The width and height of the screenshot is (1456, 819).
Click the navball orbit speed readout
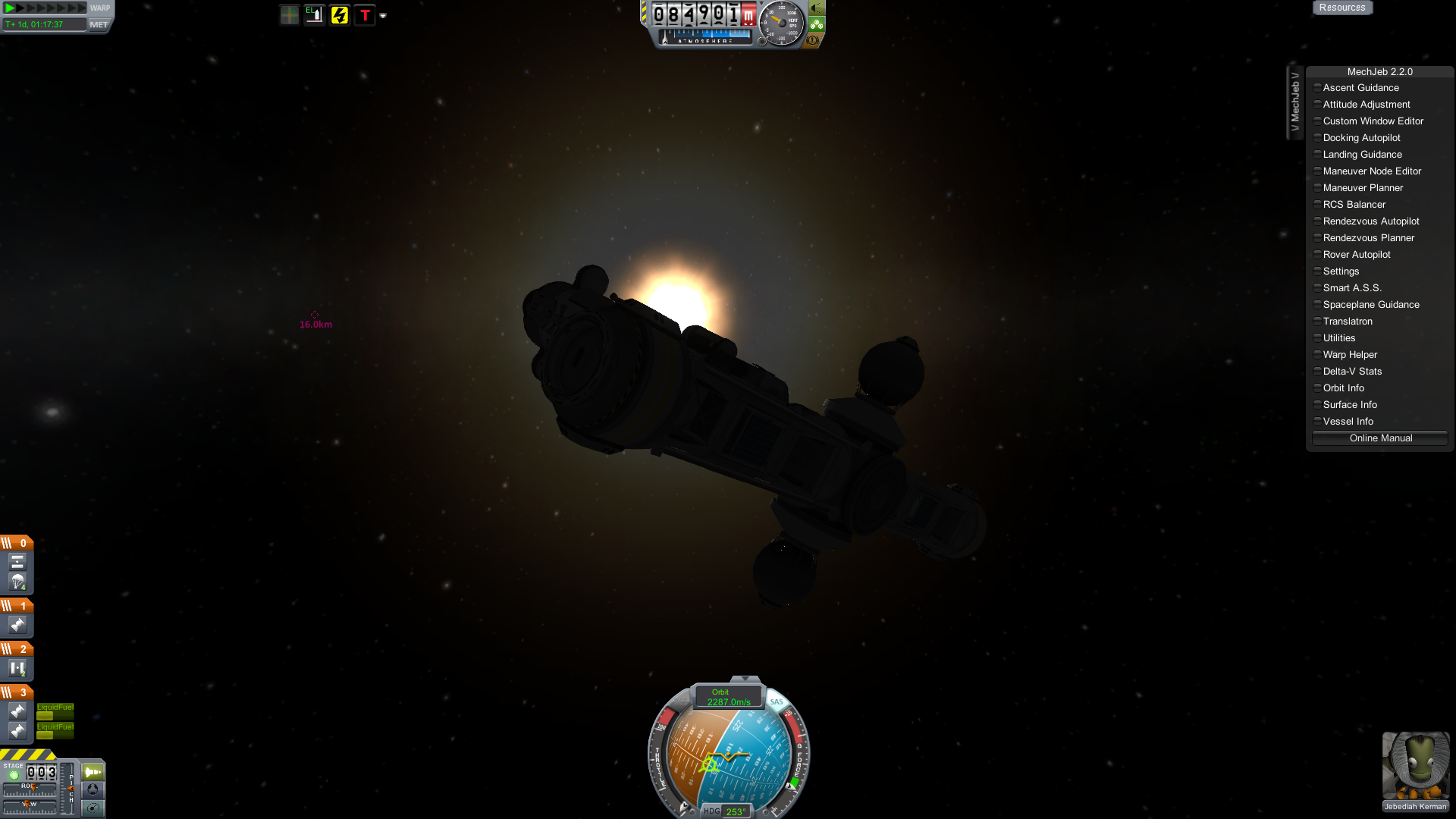tap(728, 698)
